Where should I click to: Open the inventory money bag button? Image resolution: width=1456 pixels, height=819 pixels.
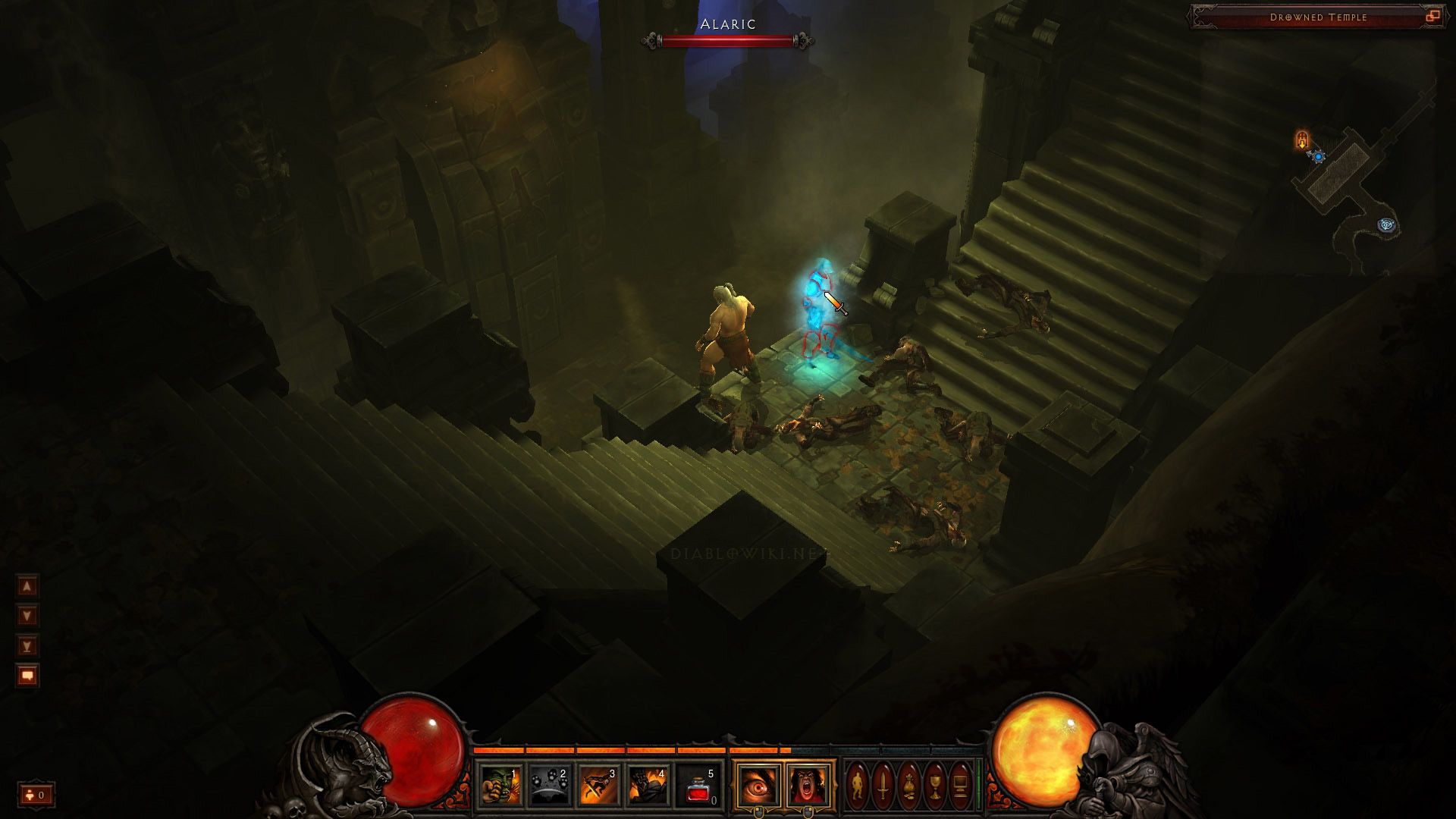(x=909, y=785)
